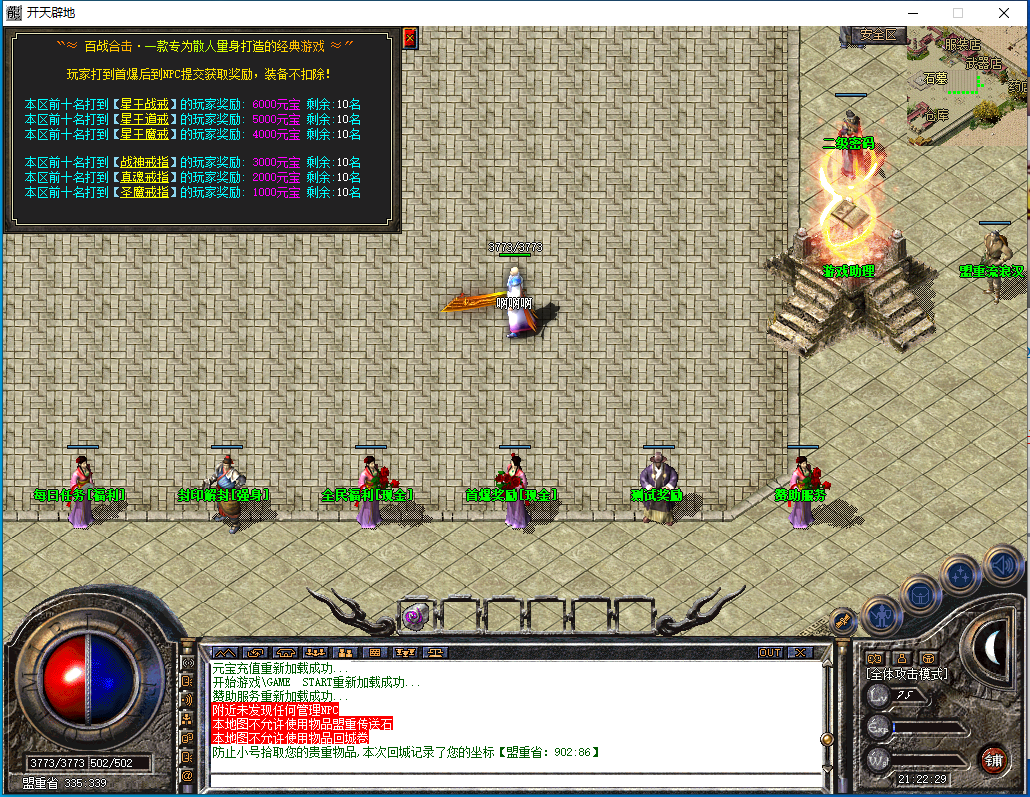Screen dimensions: 1030x797
Task: Open the shop with the red 铺 button
Action: click(992, 759)
